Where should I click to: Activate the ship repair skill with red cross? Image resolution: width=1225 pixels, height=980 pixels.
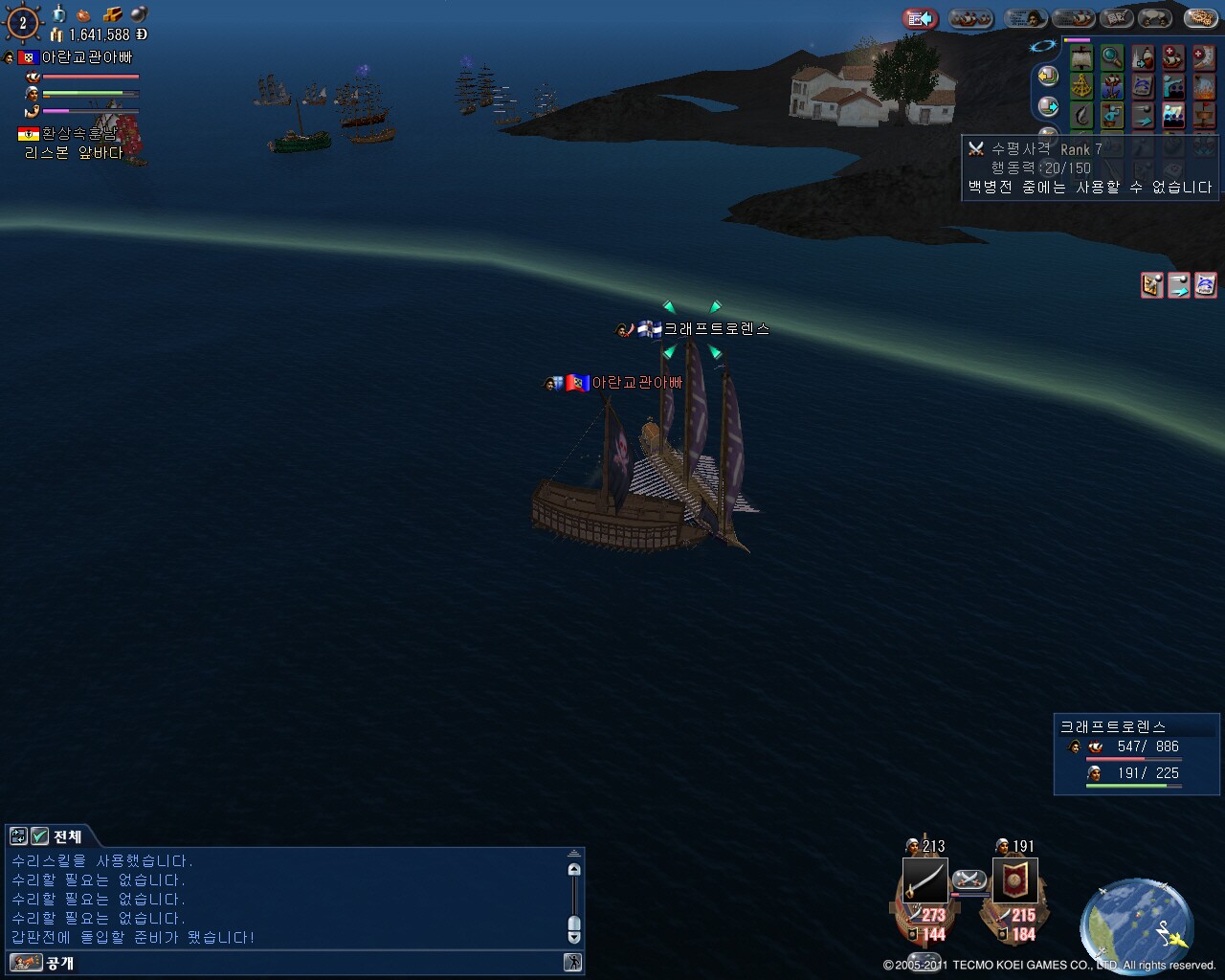click(x=1173, y=58)
